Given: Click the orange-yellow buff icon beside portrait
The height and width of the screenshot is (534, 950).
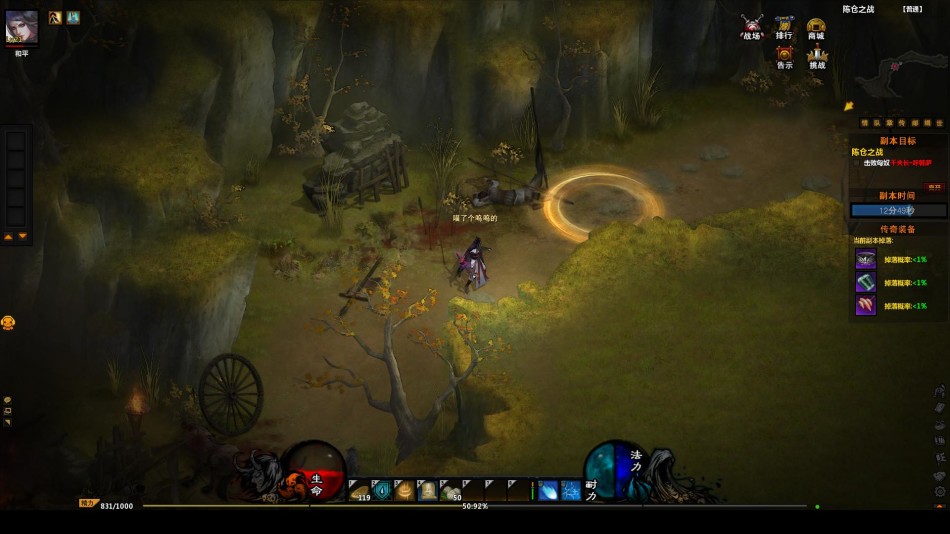Looking at the screenshot, I should tap(56, 17).
